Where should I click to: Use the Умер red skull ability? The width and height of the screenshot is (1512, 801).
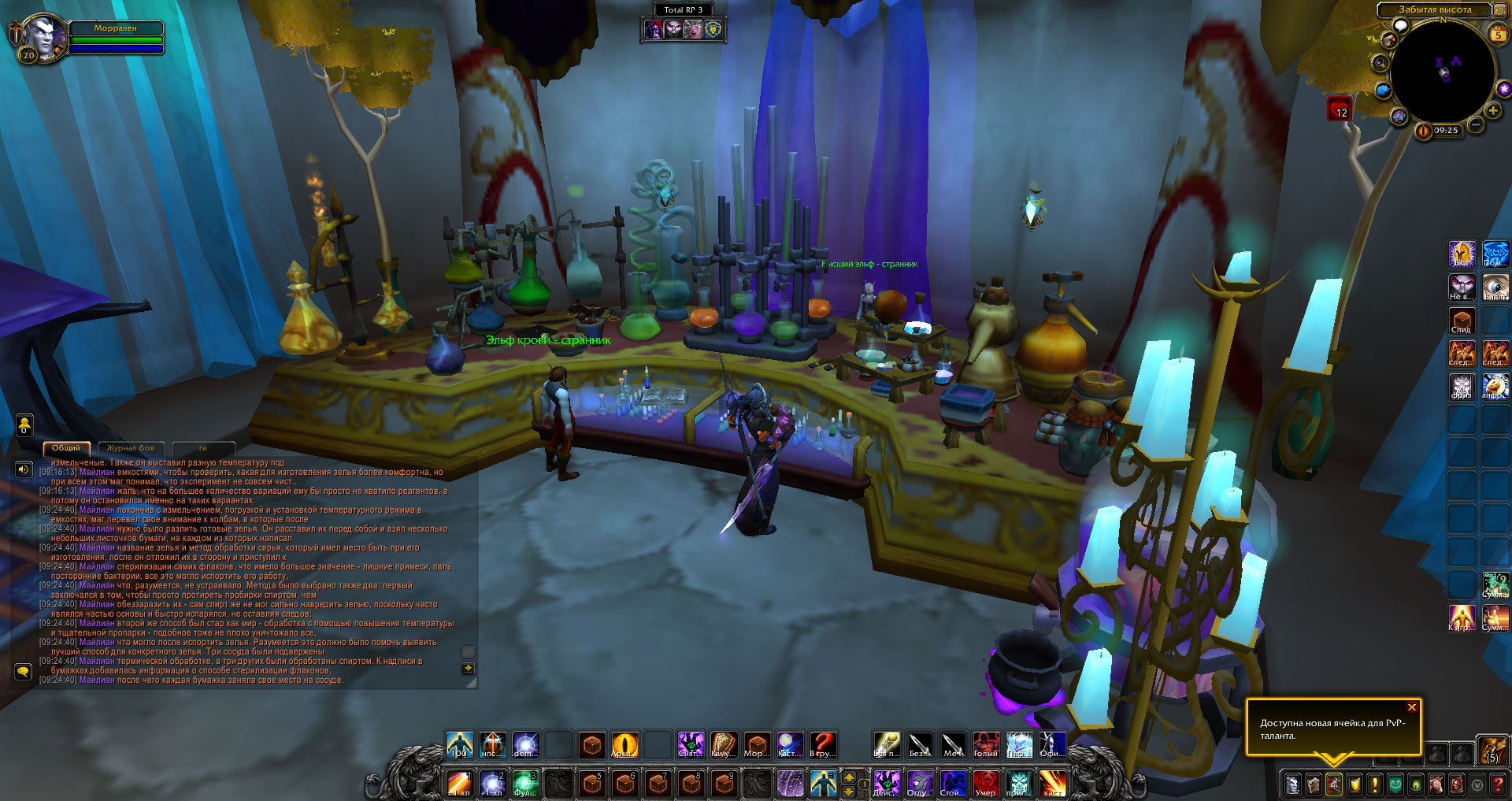pos(986,783)
